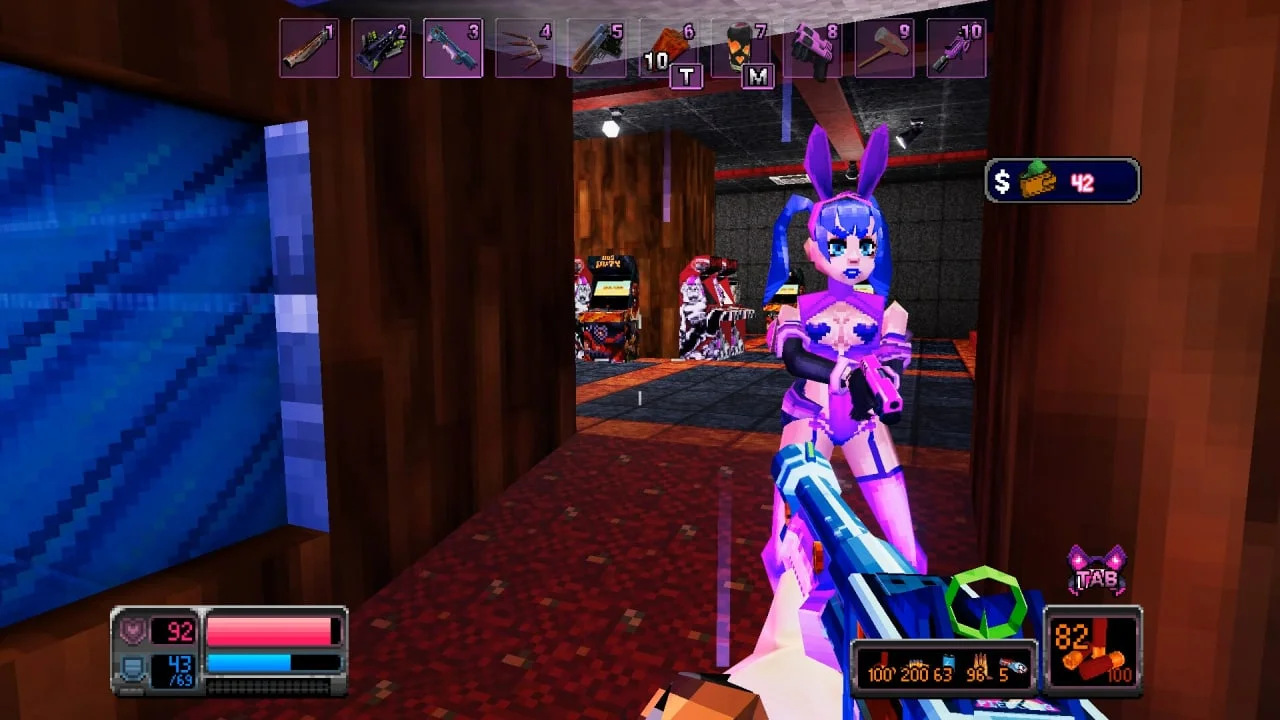Choose the highlighted blue launcher in slot 3

pyautogui.click(x=453, y=48)
